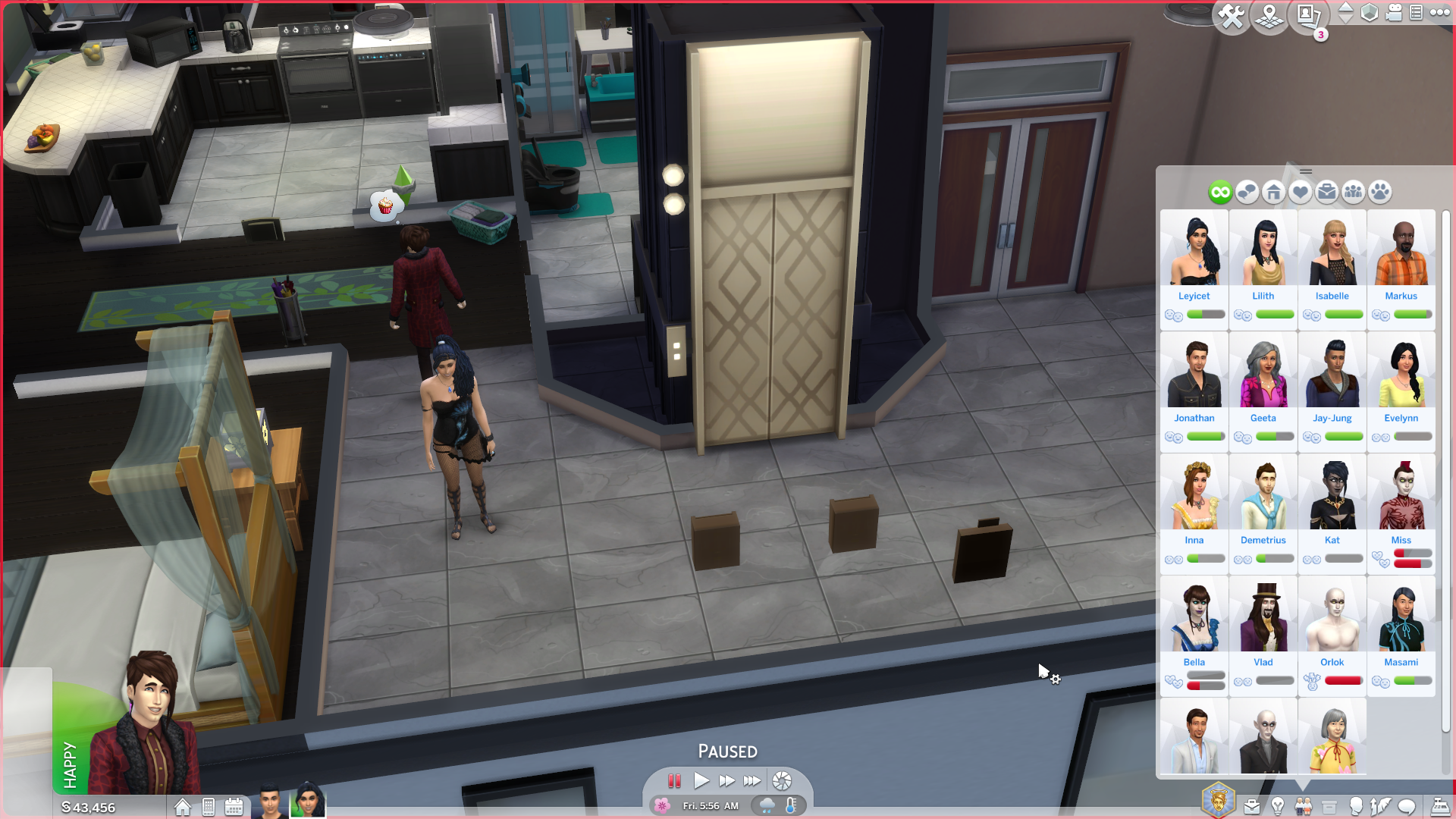The width and height of the screenshot is (1456, 819).
Task: Select the coworkers briefcase relationship filter
Action: [x=1326, y=192]
